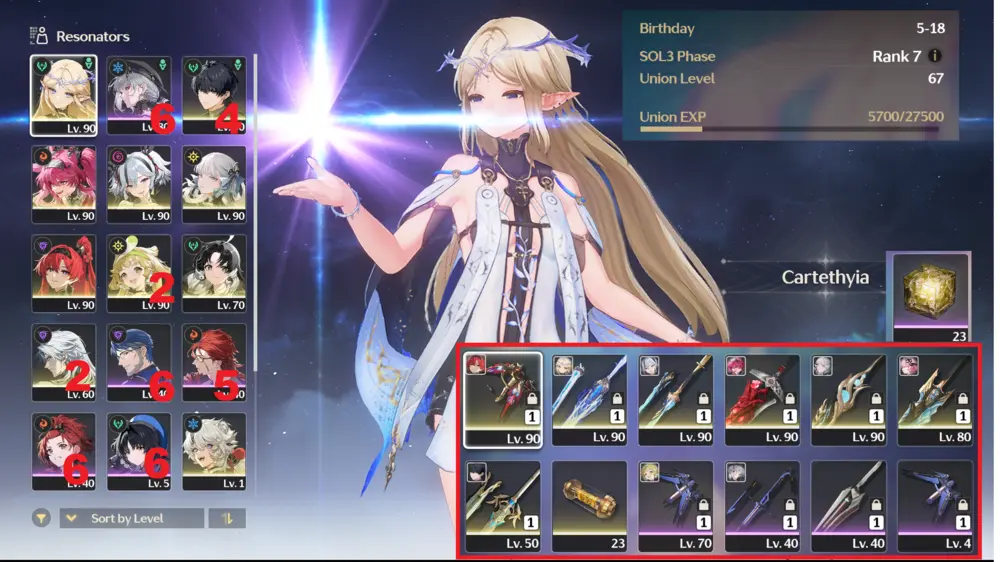Show SOL3 Phase rank info
The width and height of the screenshot is (1000, 562).
point(935,56)
